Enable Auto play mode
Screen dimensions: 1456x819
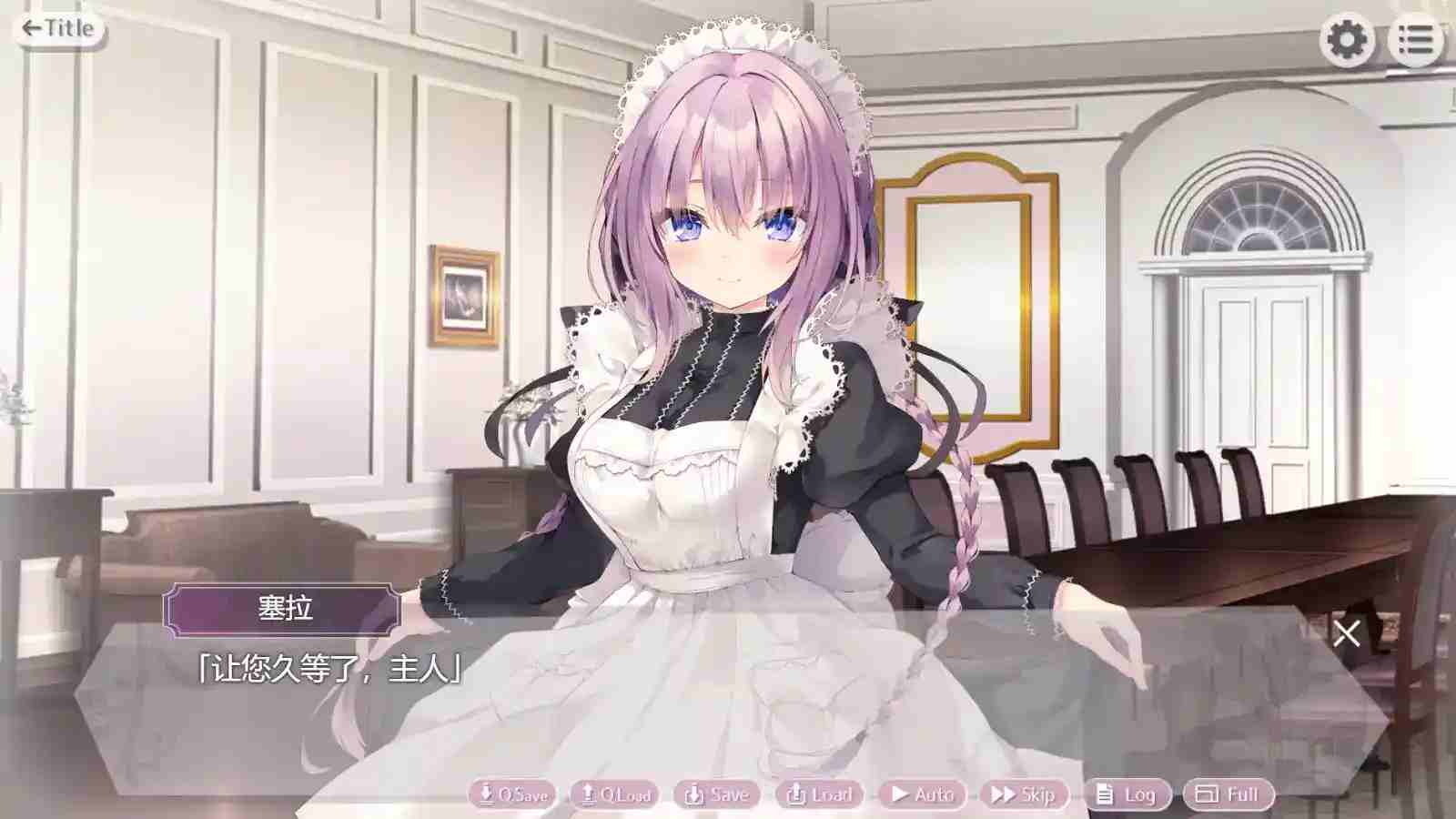point(922,794)
